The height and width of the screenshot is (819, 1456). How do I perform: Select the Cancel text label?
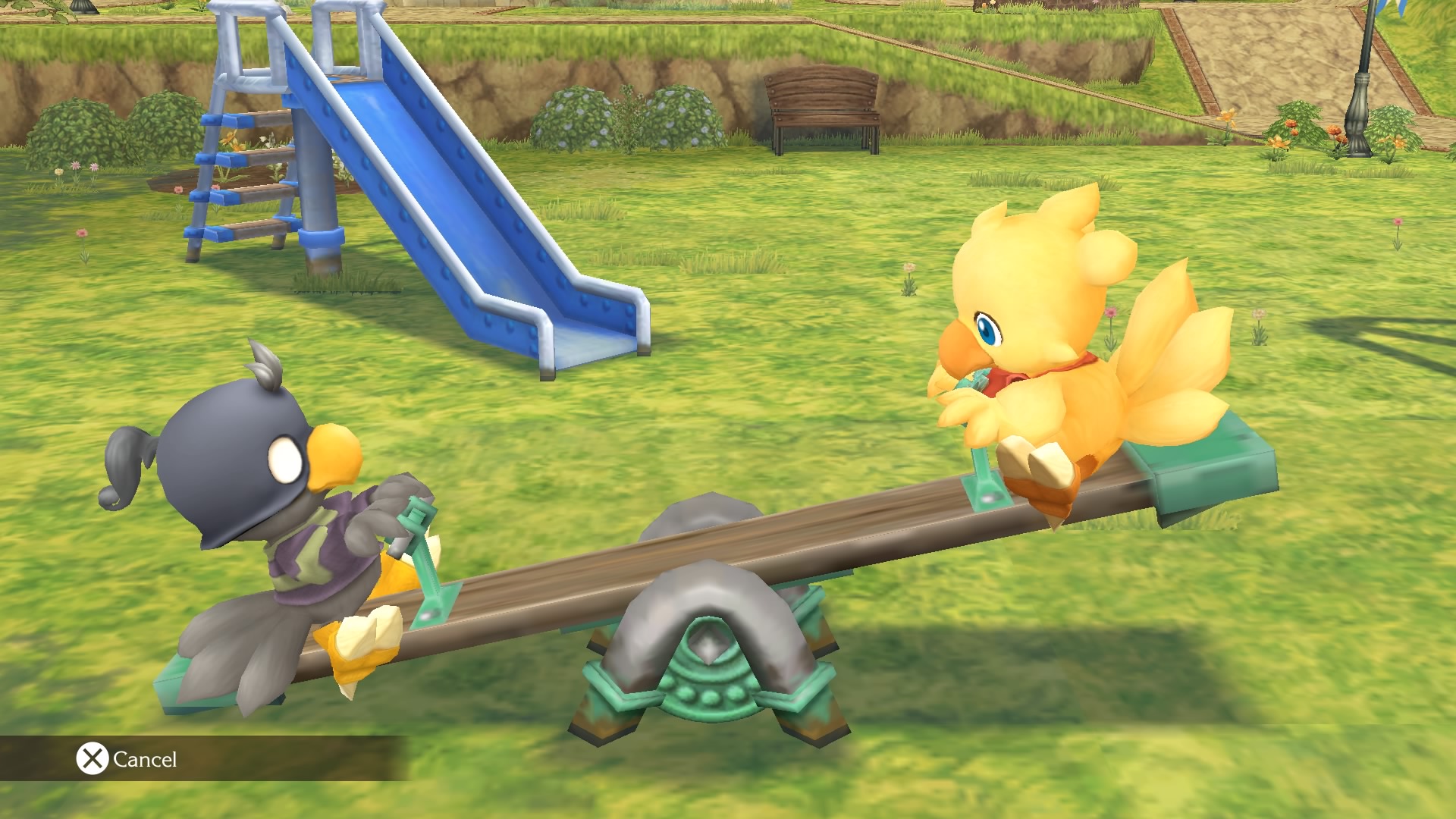pyautogui.click(x=144, y=758)
